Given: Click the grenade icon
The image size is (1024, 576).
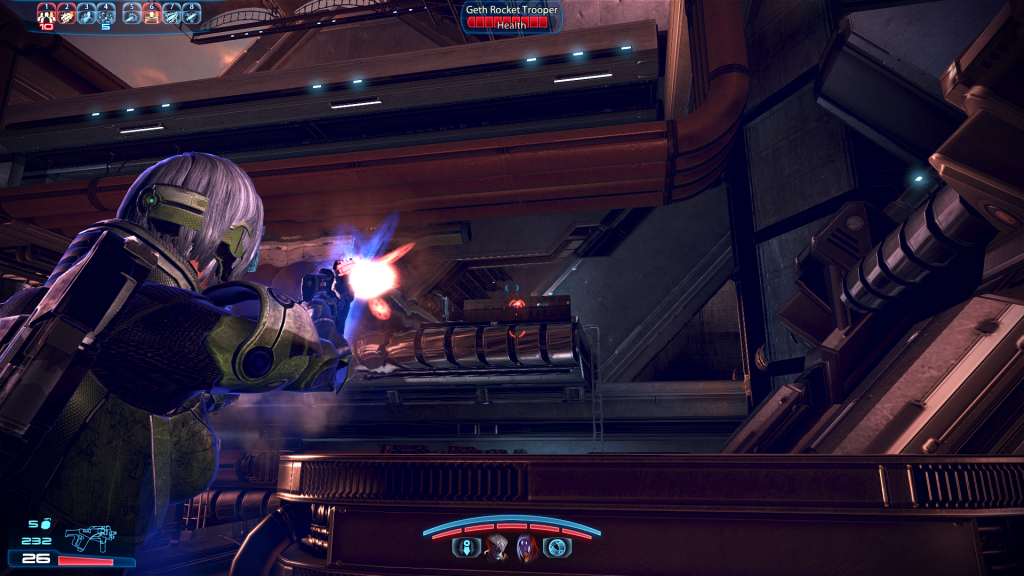Looking at the screenshot, I should click(44, 523).
